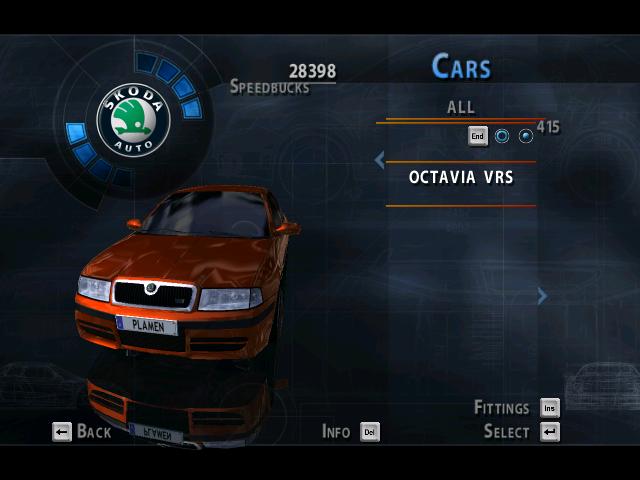Switch the ALL car category filter
Viewport: 640px width, 480px height.
click(x=460, y=108)
